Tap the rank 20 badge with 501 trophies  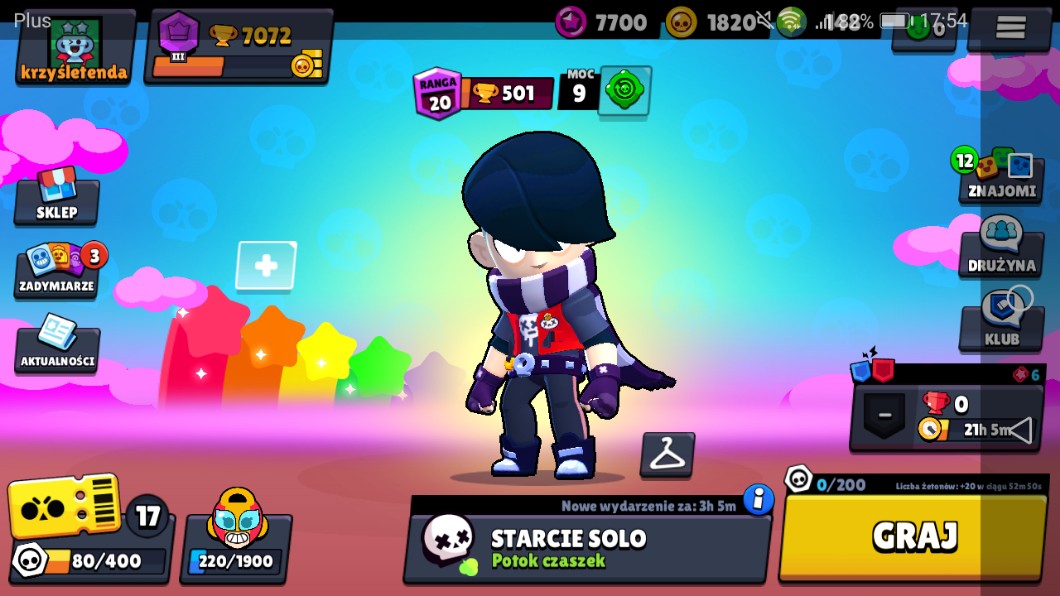point(483,93)
